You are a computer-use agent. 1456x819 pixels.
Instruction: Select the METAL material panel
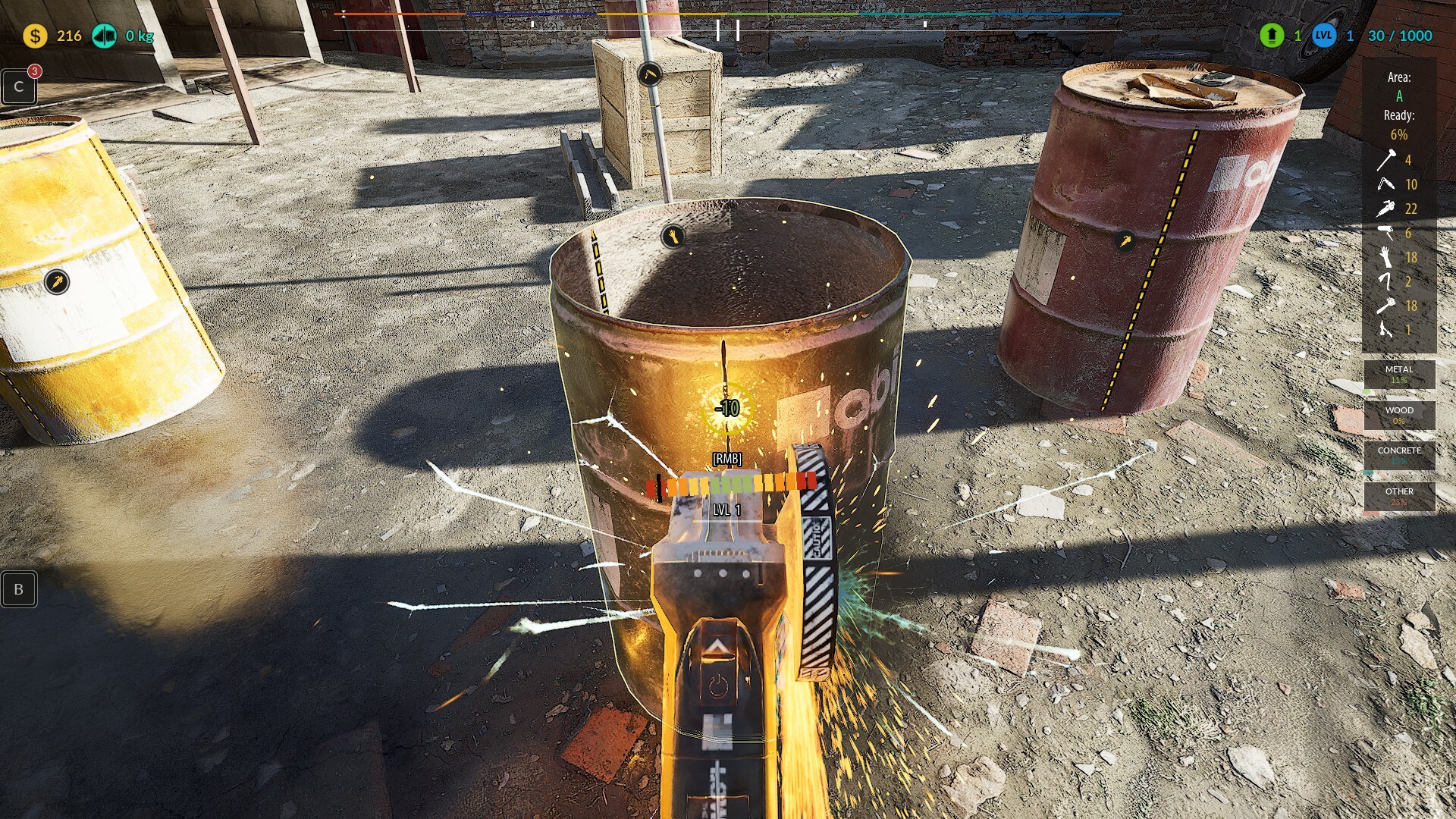coord(1399,374)
